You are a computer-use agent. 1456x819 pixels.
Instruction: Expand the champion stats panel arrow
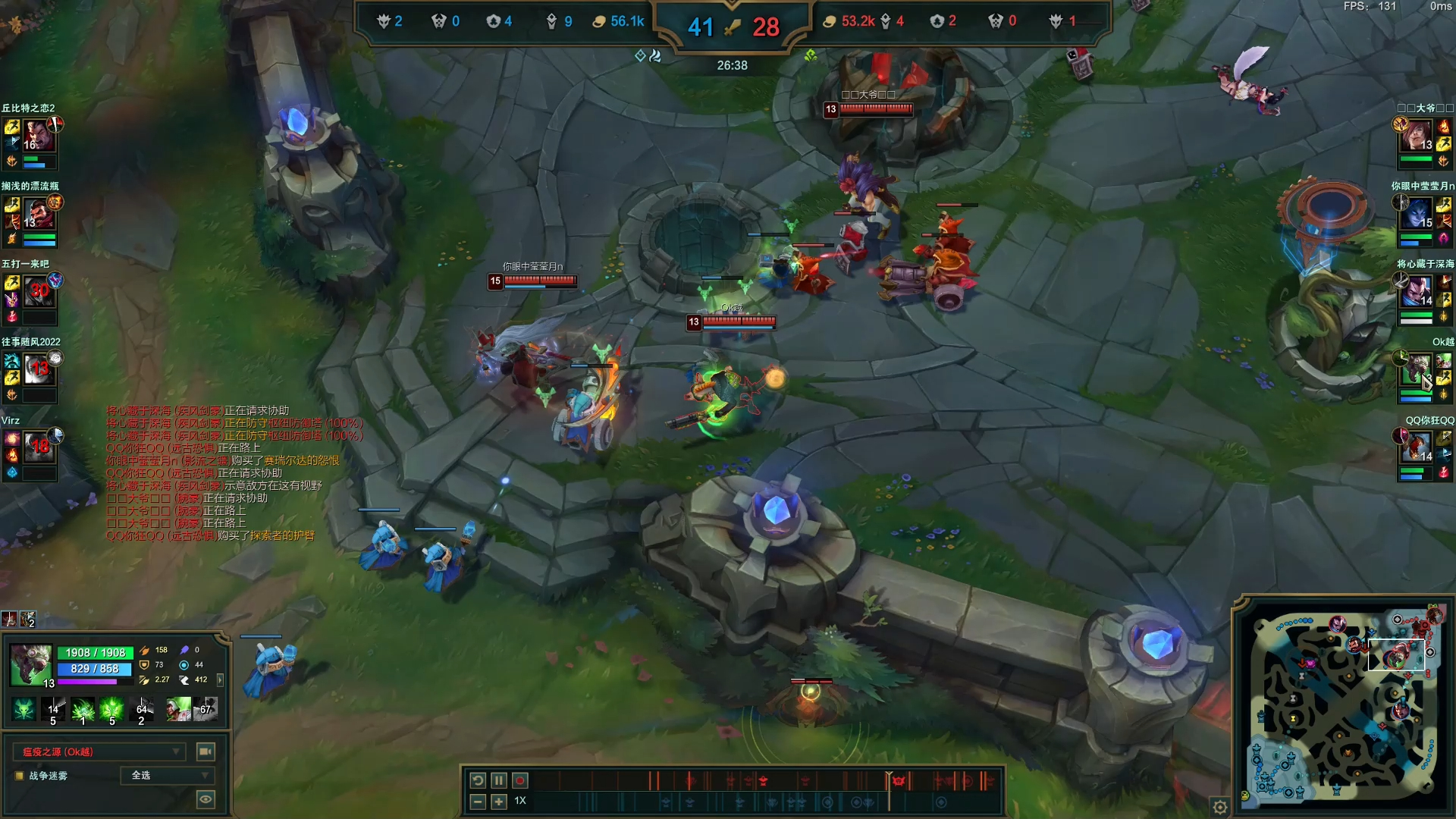pos(220,679)
